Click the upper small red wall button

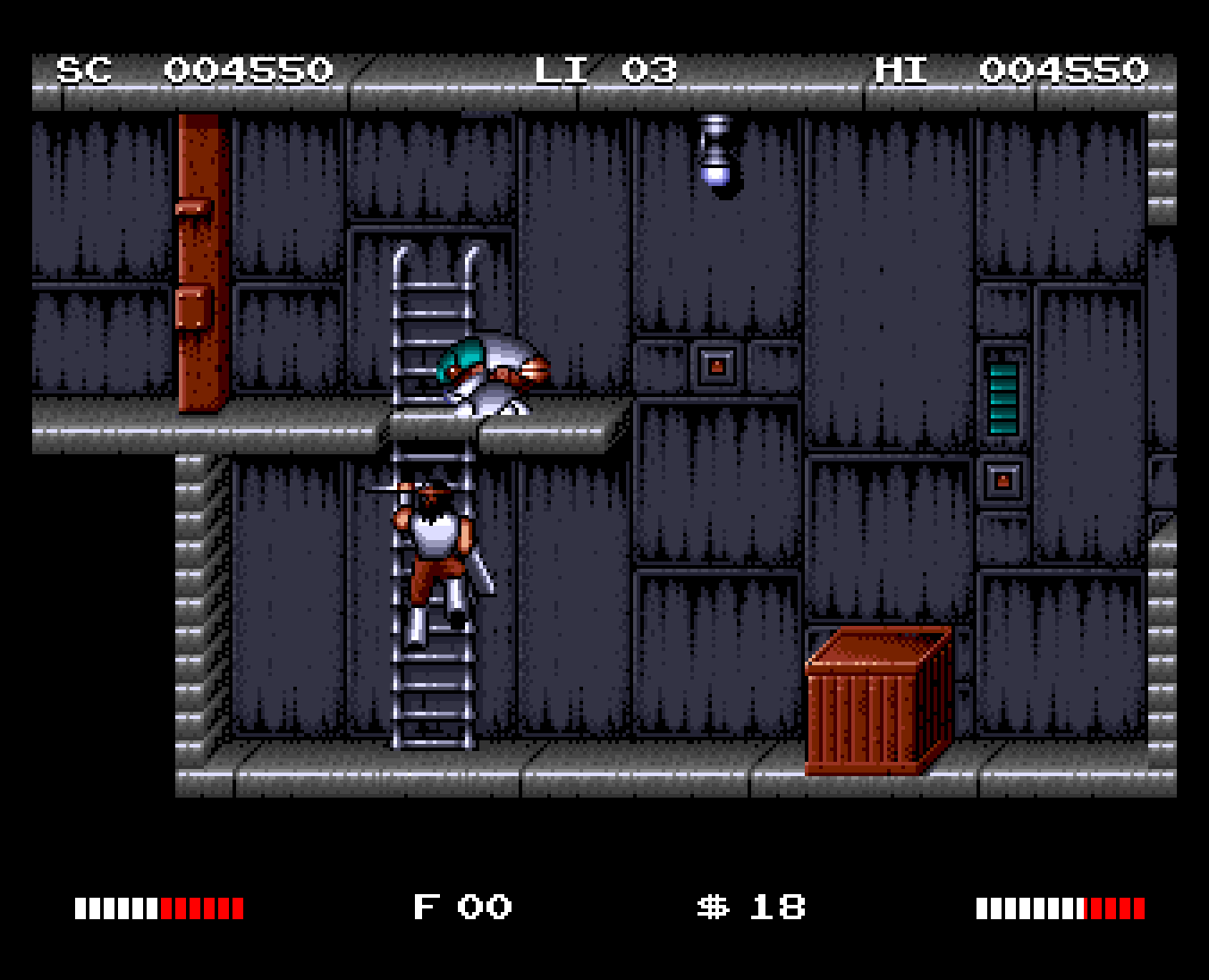(715, 364)
